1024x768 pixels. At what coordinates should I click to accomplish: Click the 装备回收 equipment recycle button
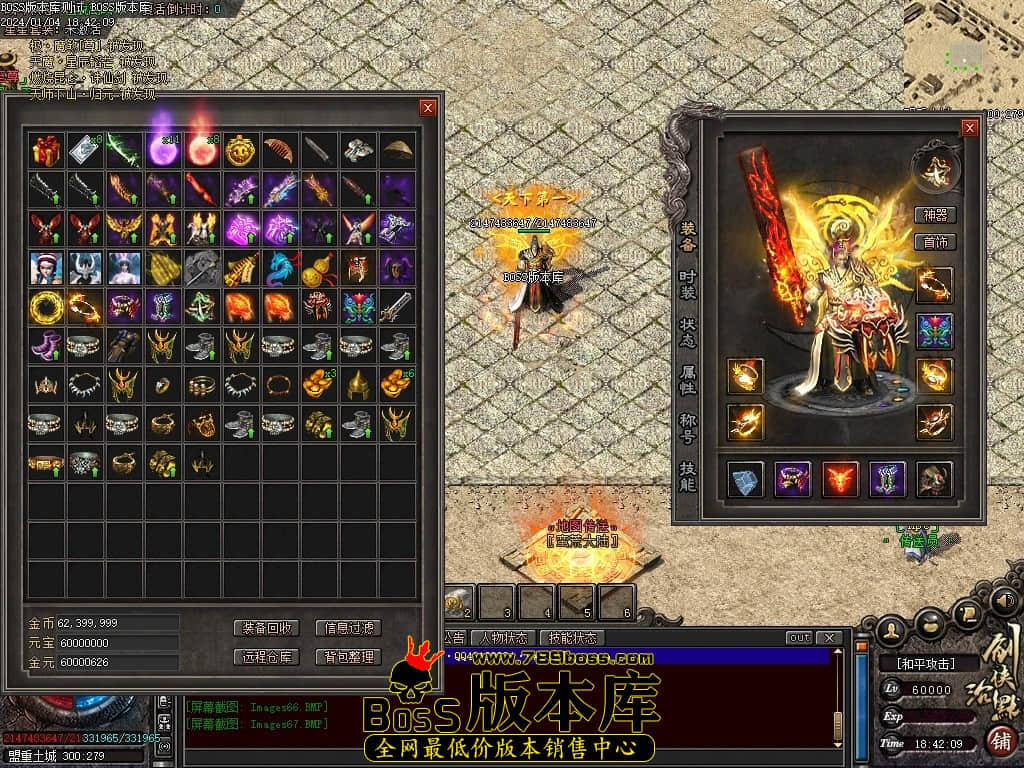pos(267,628)
